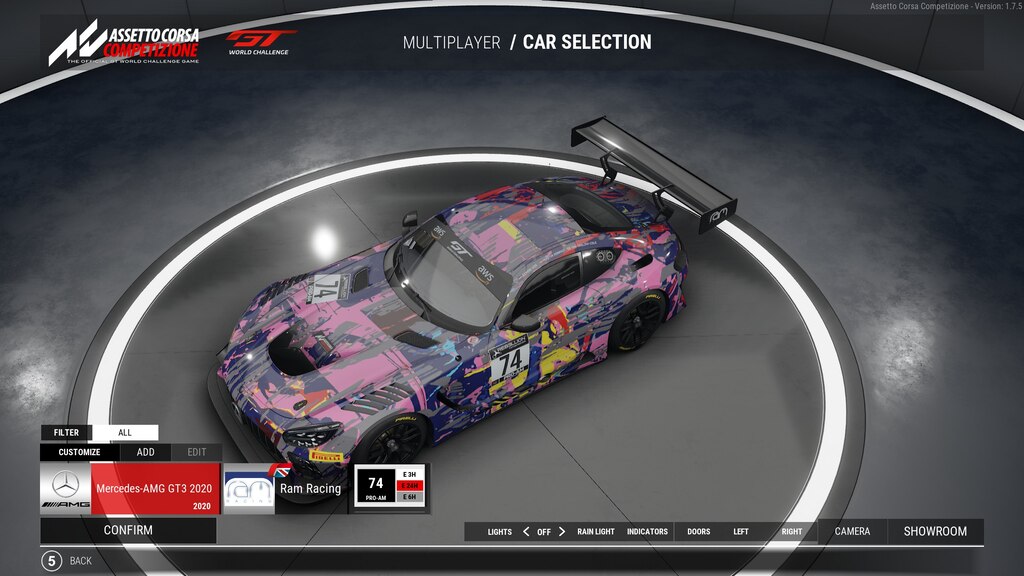
Task: Enter the Showroom view
Action: coord(935,531)
